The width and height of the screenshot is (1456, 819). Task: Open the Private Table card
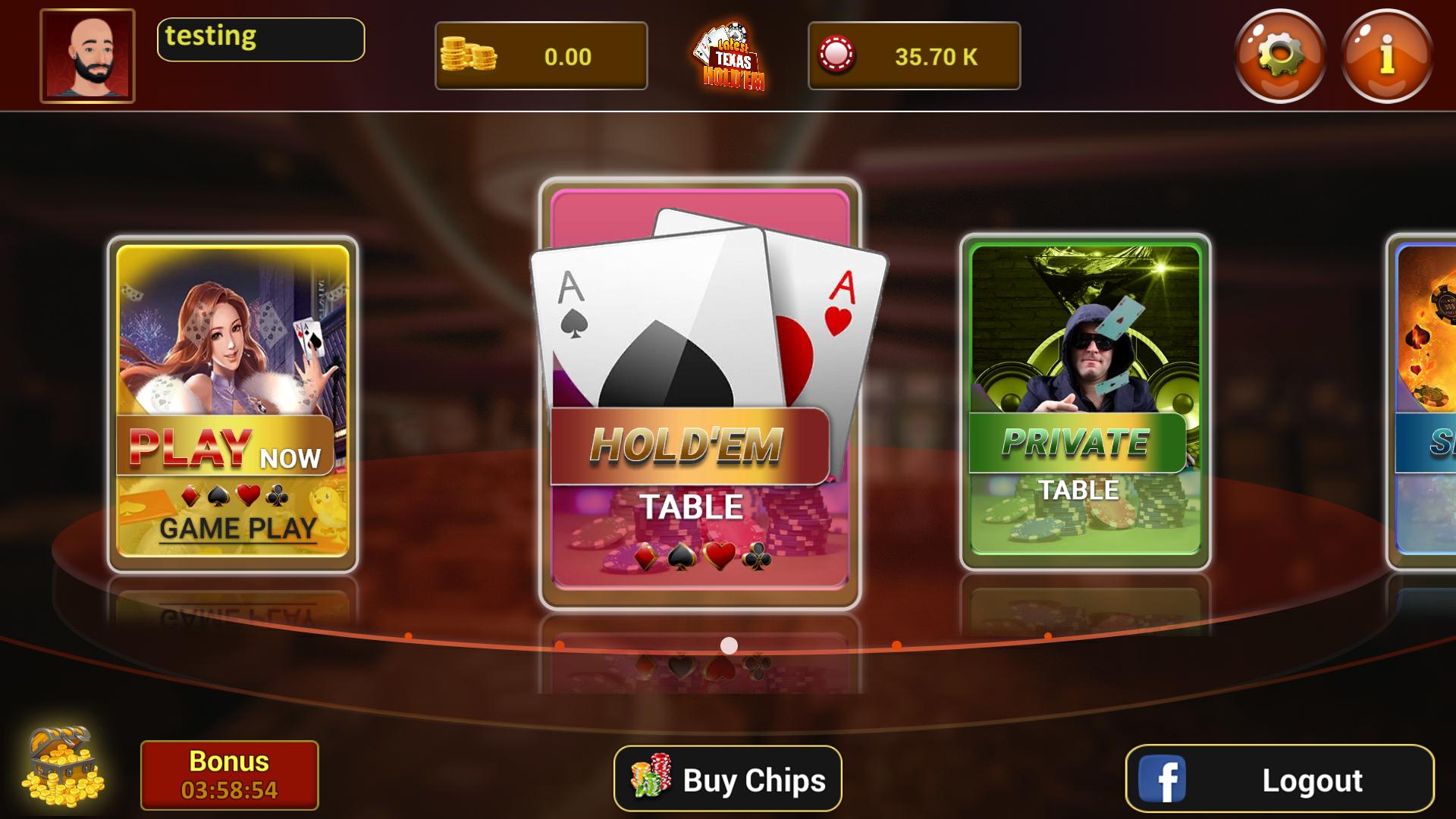pyautogui.click(x=1084, y=402)
